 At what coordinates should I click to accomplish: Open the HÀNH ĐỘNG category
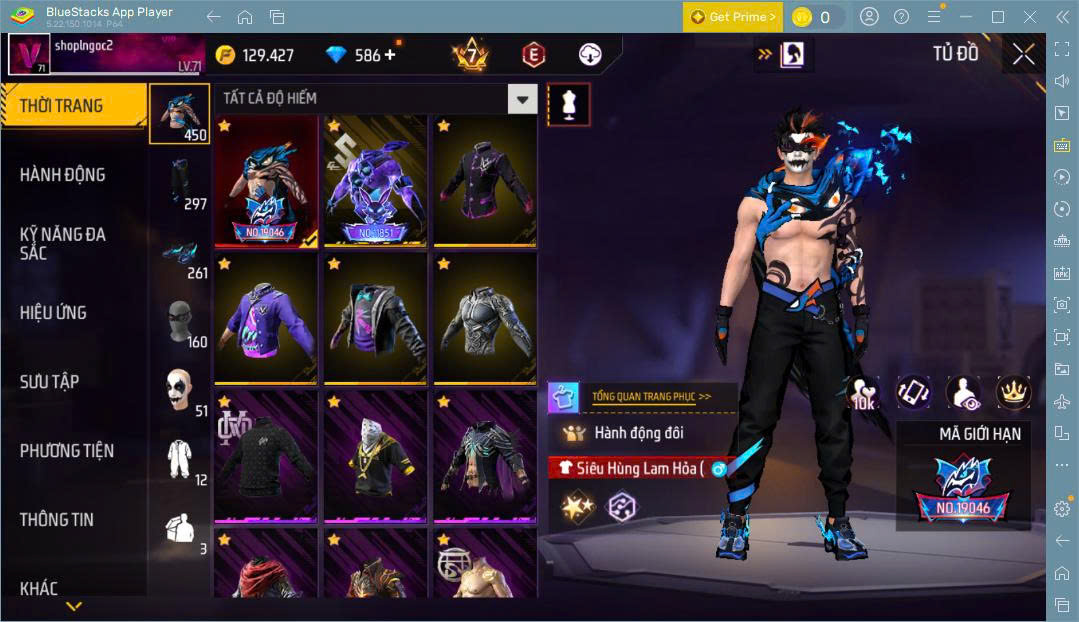(63, 175)
